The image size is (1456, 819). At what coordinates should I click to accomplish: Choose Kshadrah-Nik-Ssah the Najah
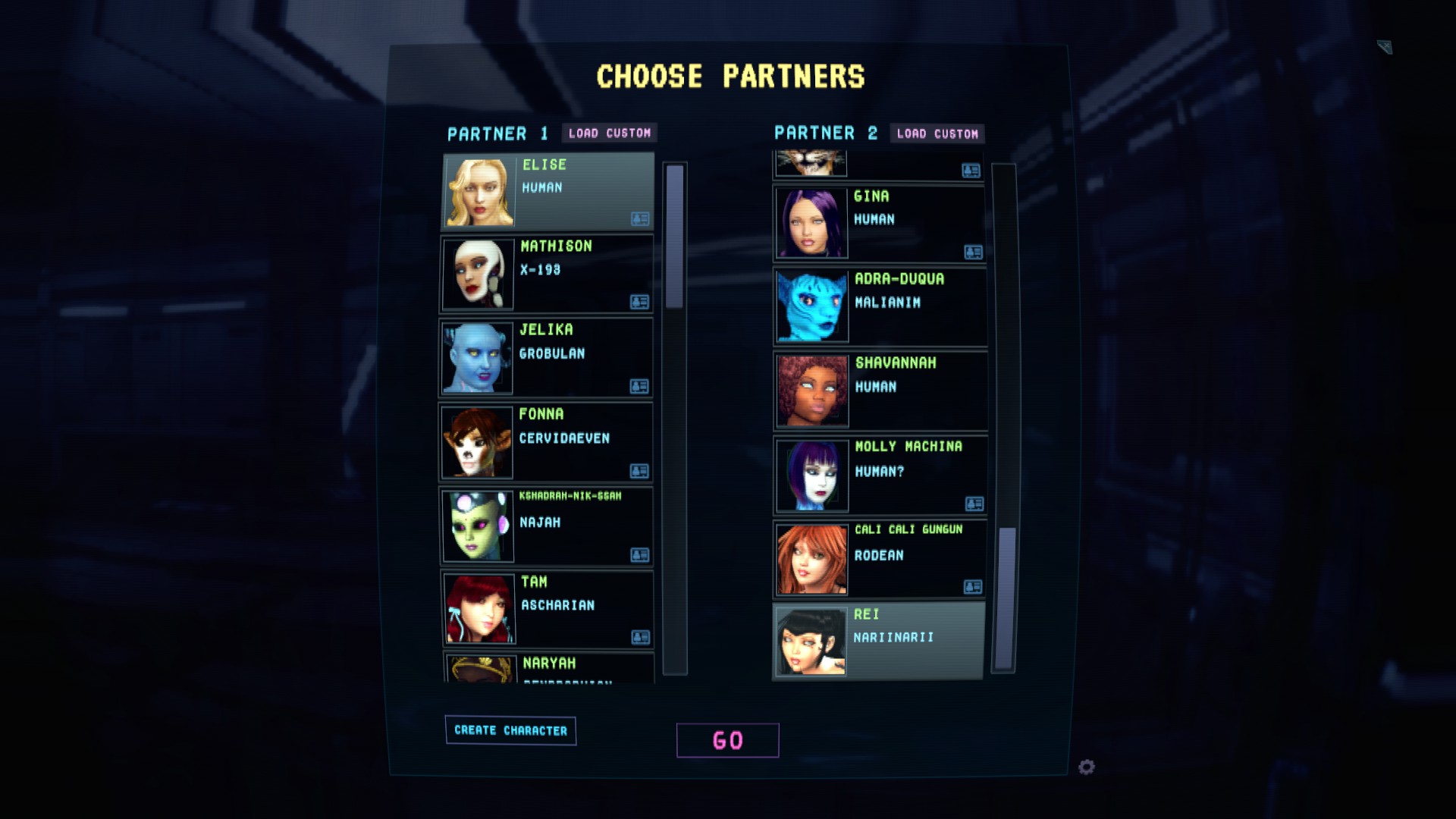tap(546, 526)
